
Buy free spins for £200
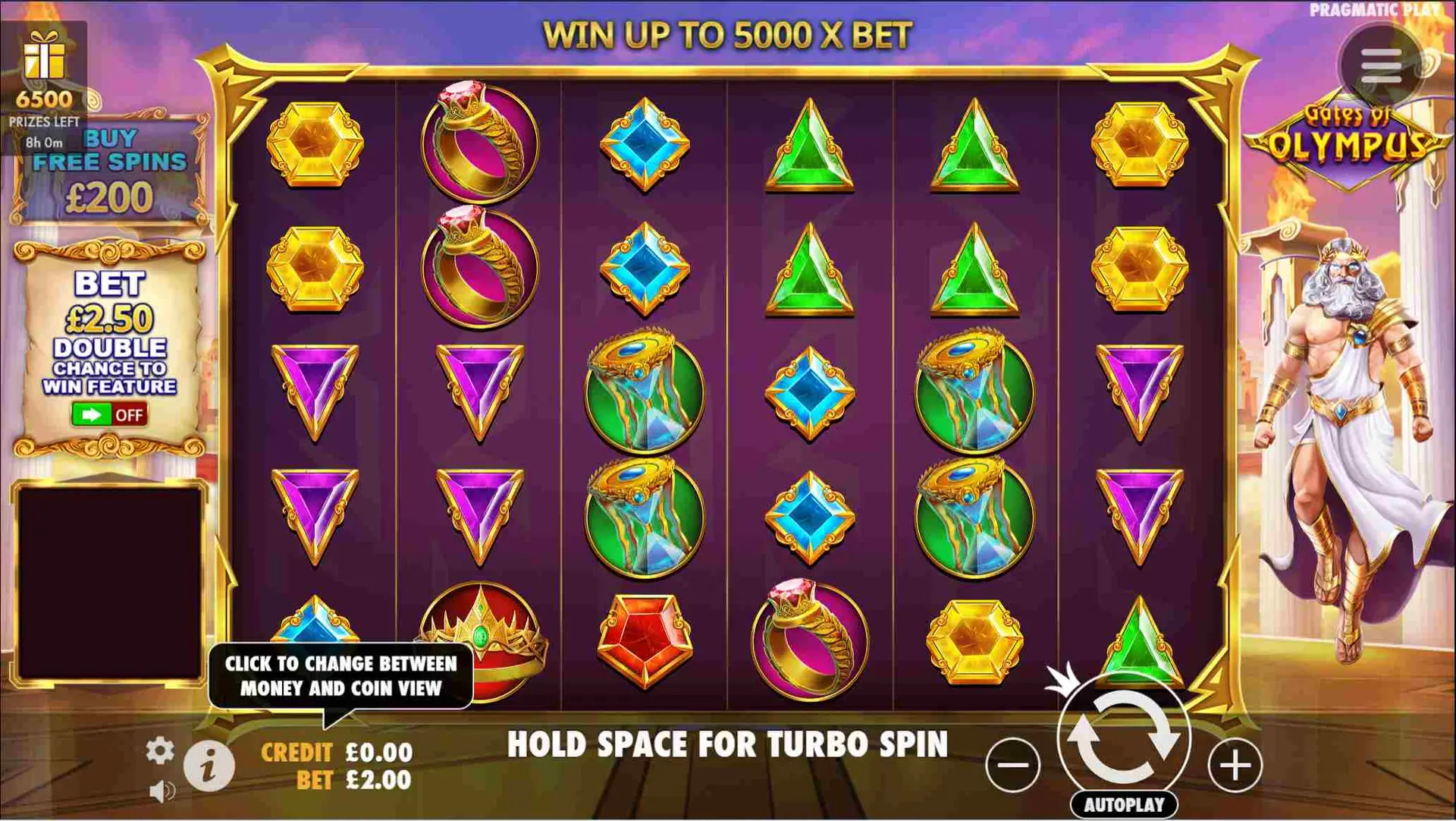tap(110, 171)
